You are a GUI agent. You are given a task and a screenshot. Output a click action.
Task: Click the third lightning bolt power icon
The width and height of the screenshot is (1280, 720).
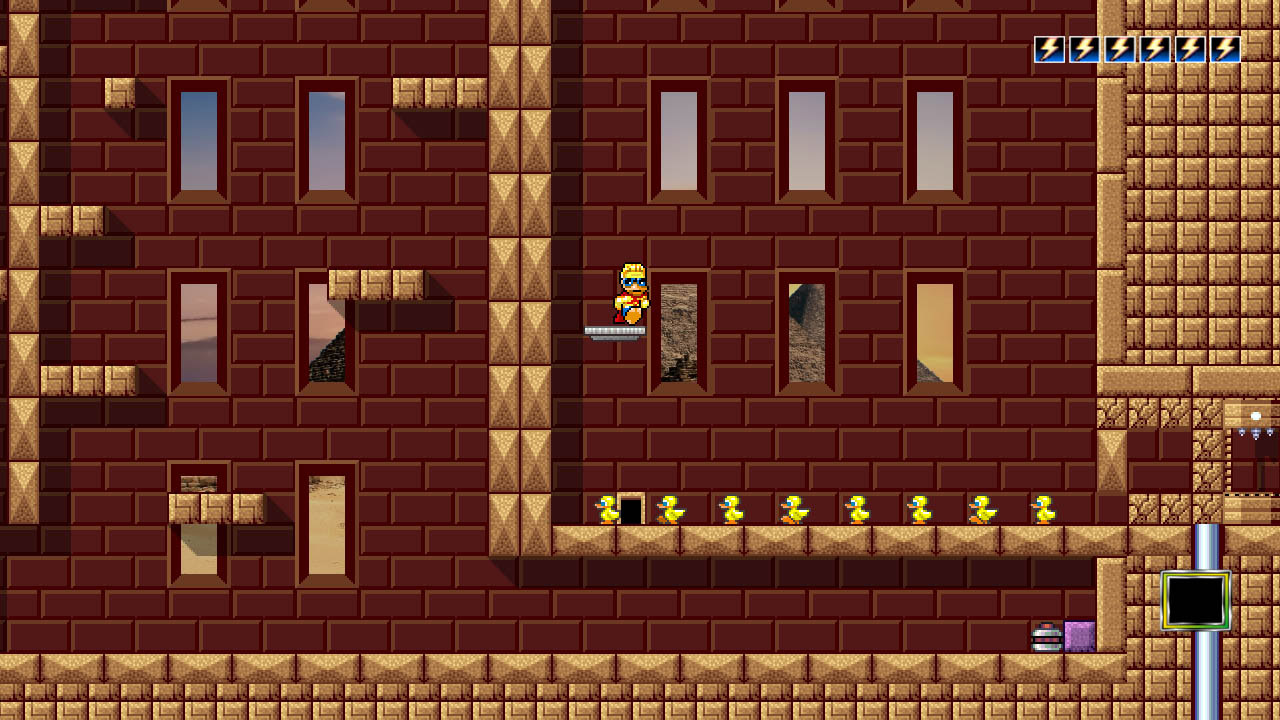coord(1119,48)
